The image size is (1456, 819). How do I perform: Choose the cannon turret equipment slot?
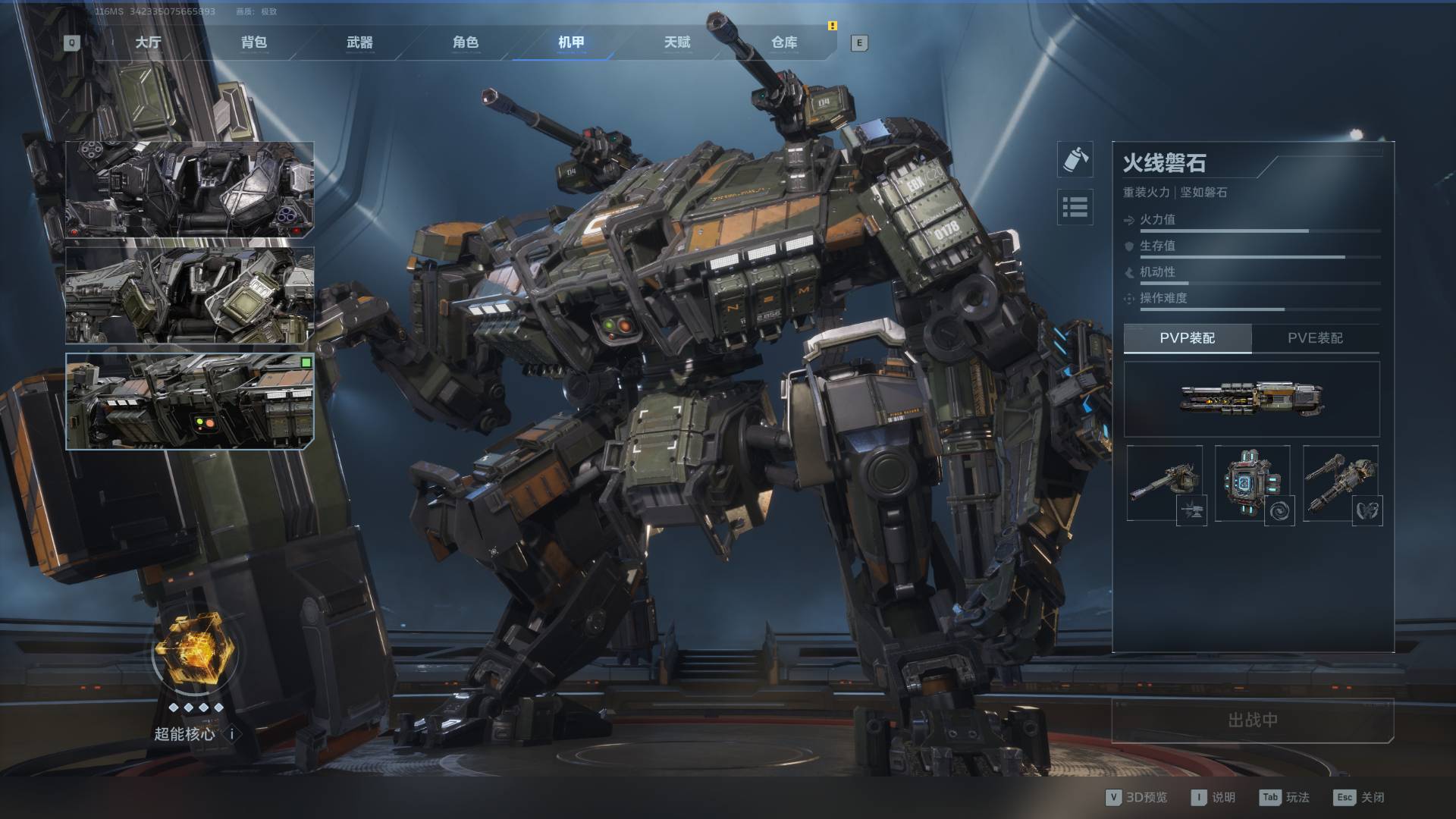pos(1165,484)
